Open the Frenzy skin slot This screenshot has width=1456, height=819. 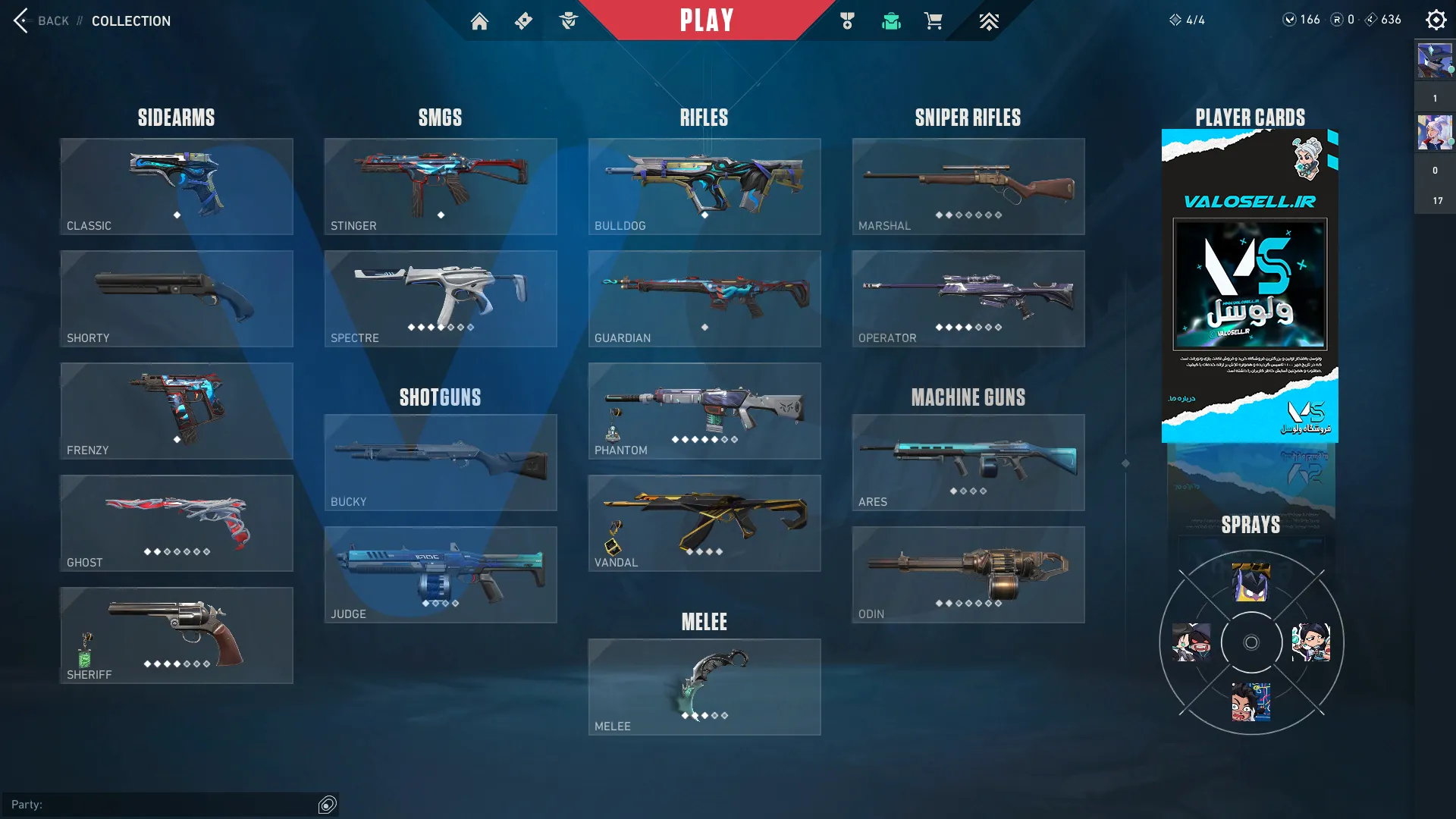[x=177, y=411]
